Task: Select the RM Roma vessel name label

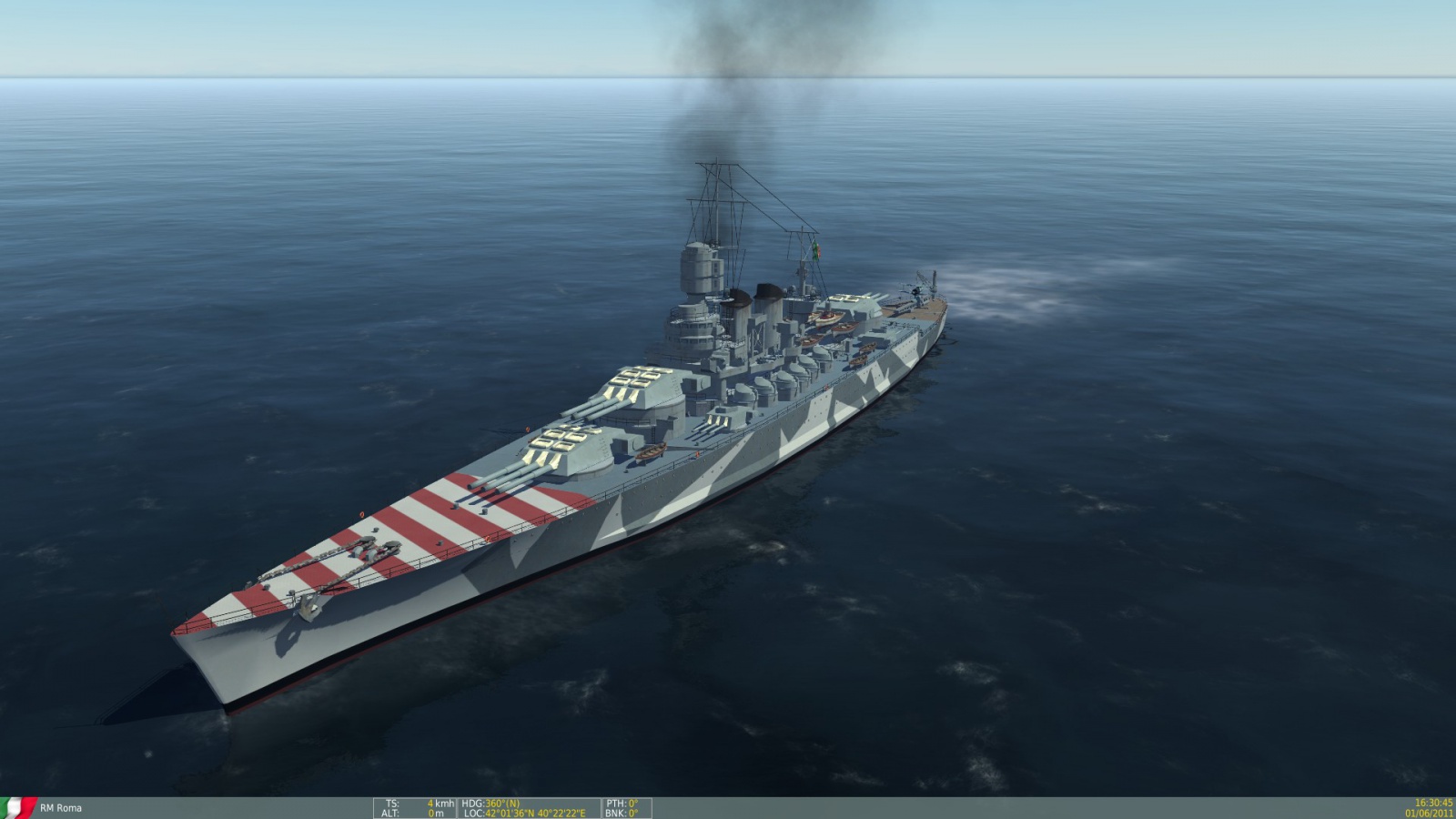Action: 61,808
